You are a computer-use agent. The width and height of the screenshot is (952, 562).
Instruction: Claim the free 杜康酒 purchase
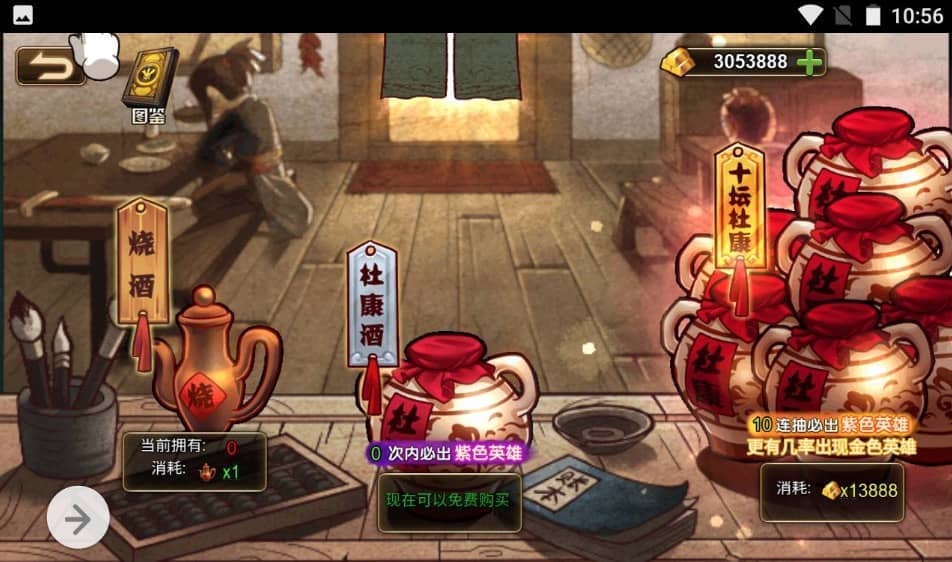tap(449, 499)
